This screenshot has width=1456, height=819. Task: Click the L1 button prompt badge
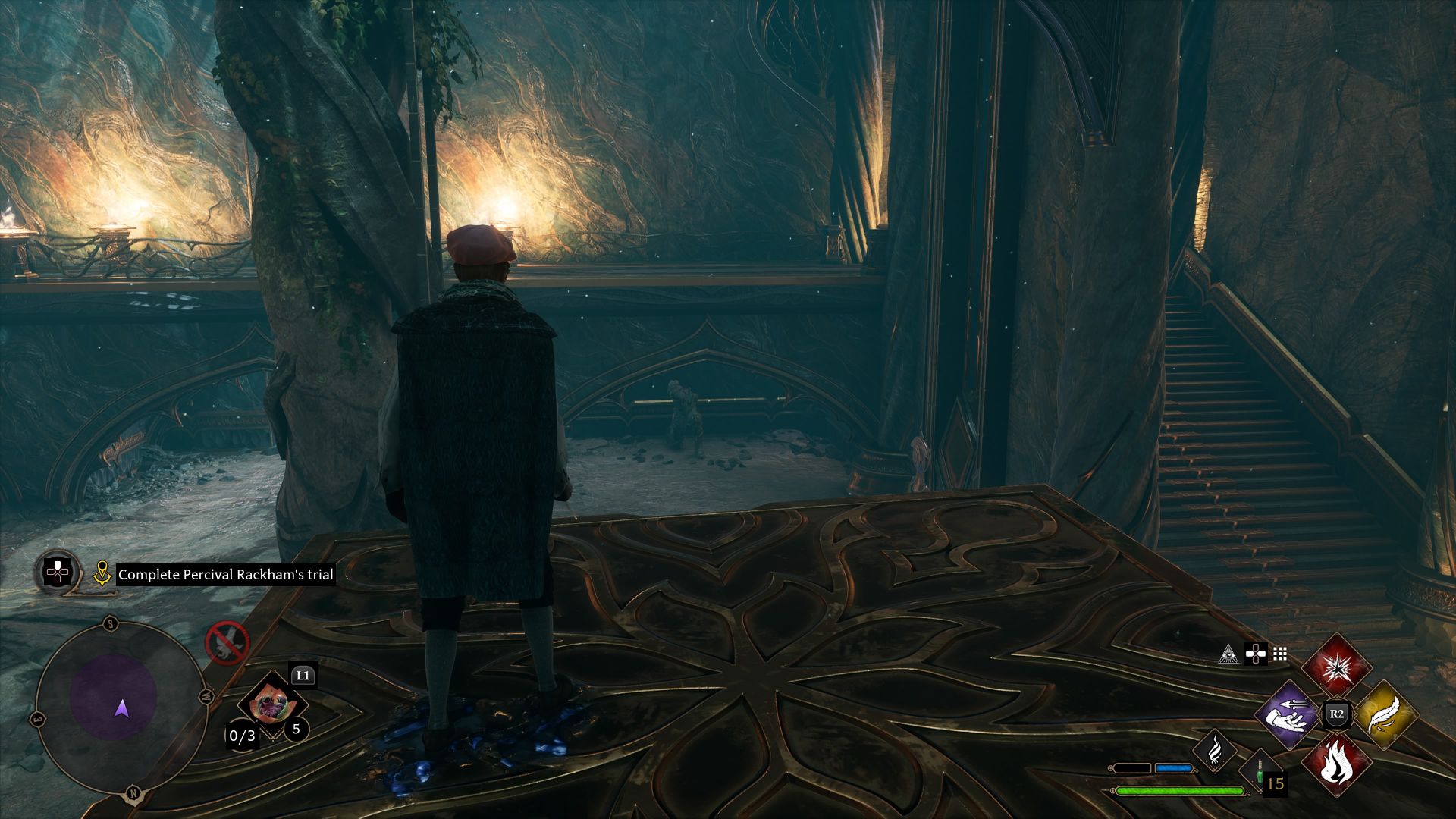coord(303,675)
